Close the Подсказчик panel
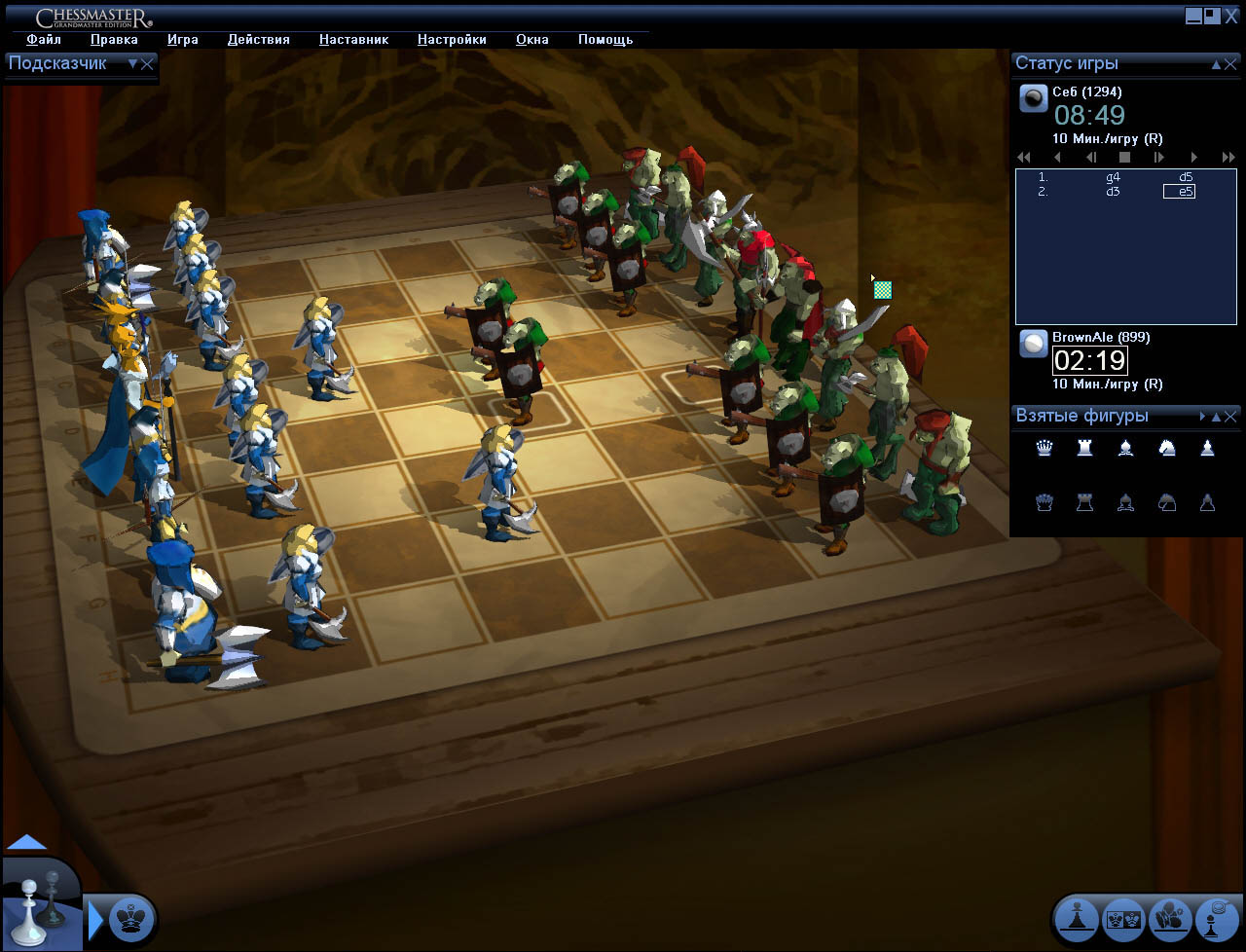The image size is (1246, 952). [x=148, y=64]
